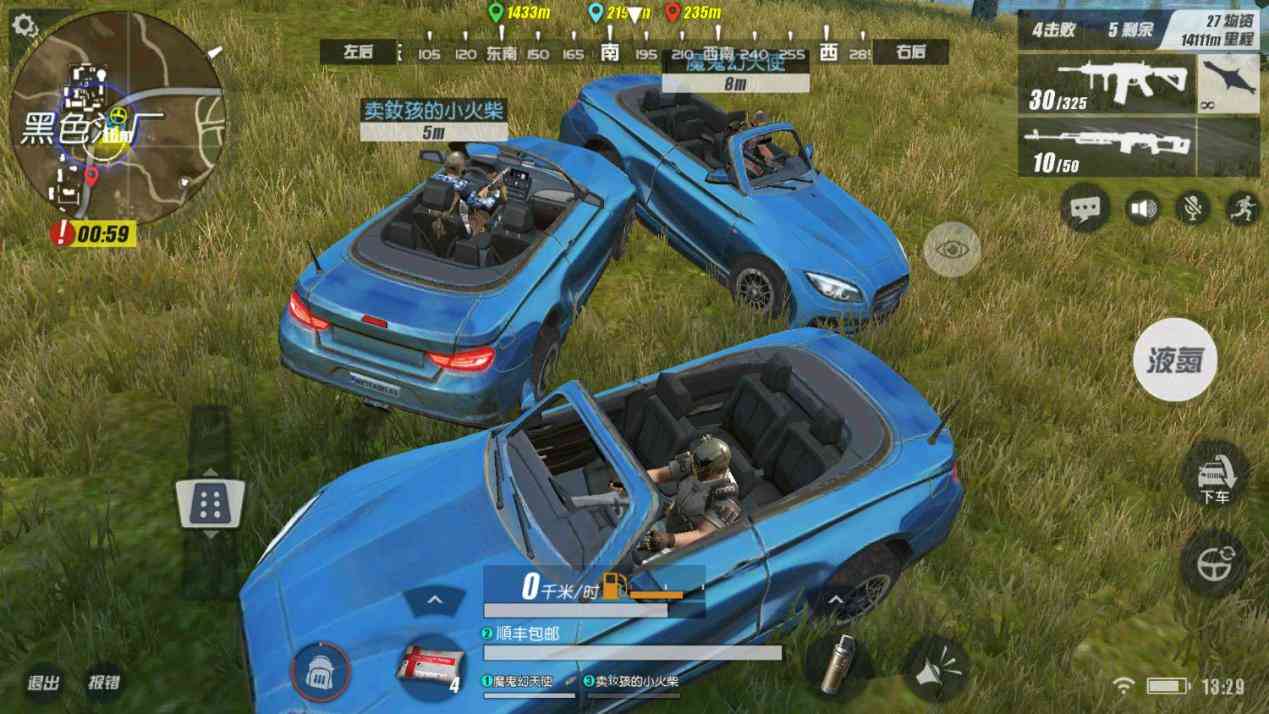Toggle the muted microphone icon
This screenshot has width=1269, height=714.
click(1191, 208)
